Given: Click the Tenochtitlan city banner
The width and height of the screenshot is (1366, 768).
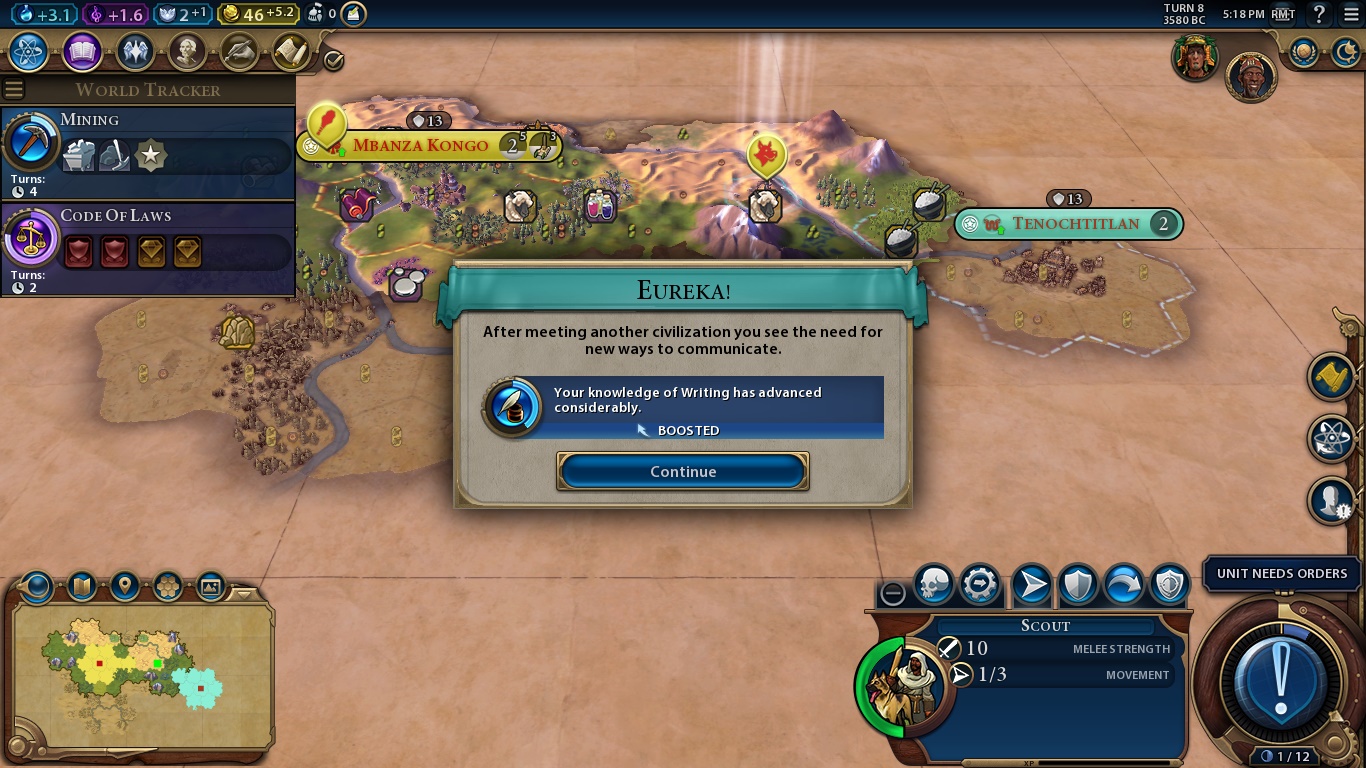Looking at the screenshot, I should [x=1075, y=224].
